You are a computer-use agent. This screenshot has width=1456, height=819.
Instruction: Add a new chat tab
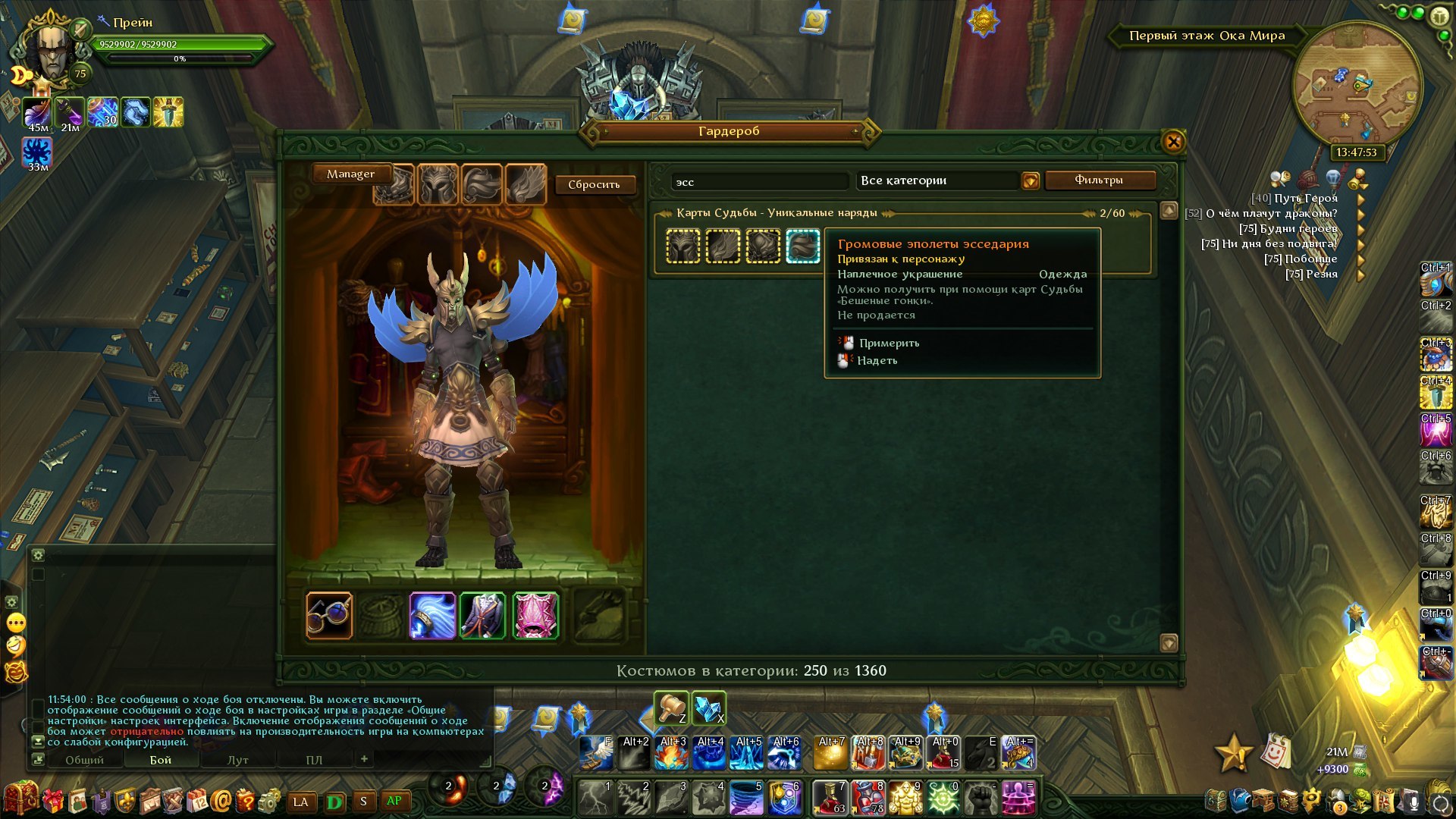click(364, 759)
